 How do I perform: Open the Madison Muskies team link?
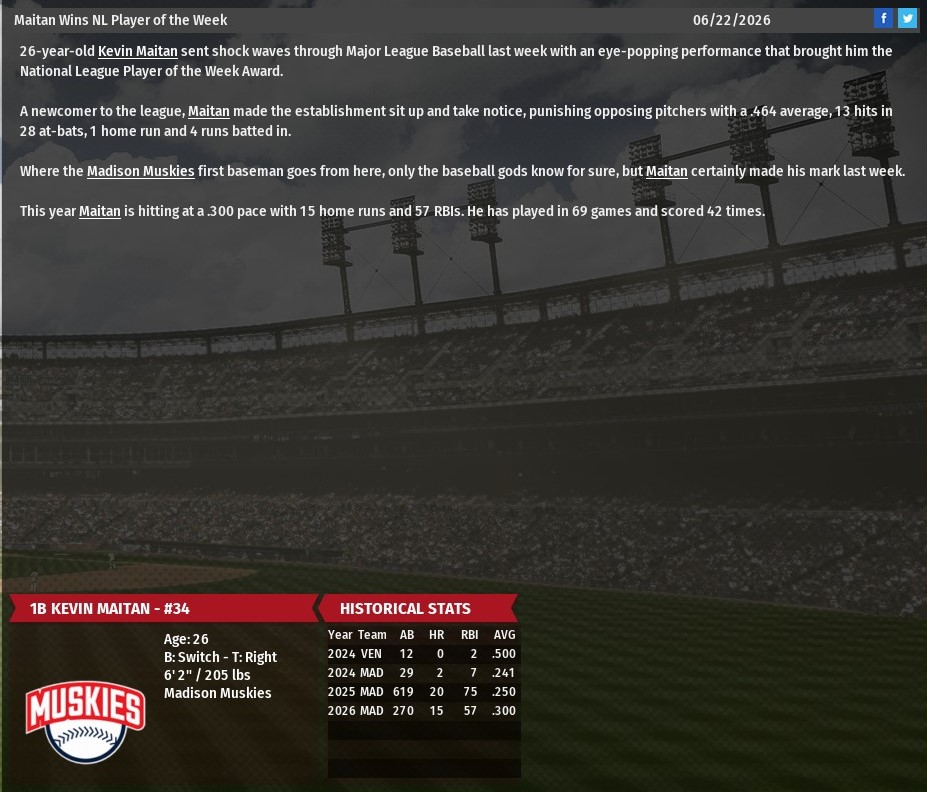[x=140, y=171]
